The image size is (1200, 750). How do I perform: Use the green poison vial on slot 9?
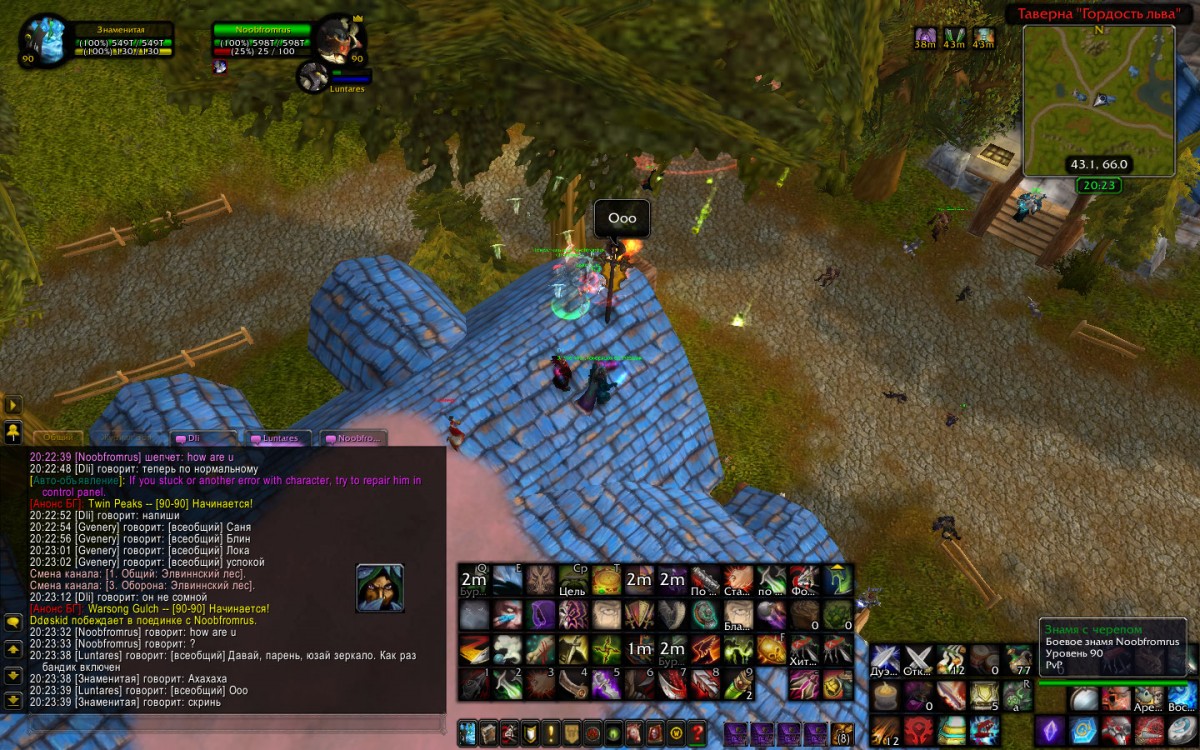click(x=738, y=683)
